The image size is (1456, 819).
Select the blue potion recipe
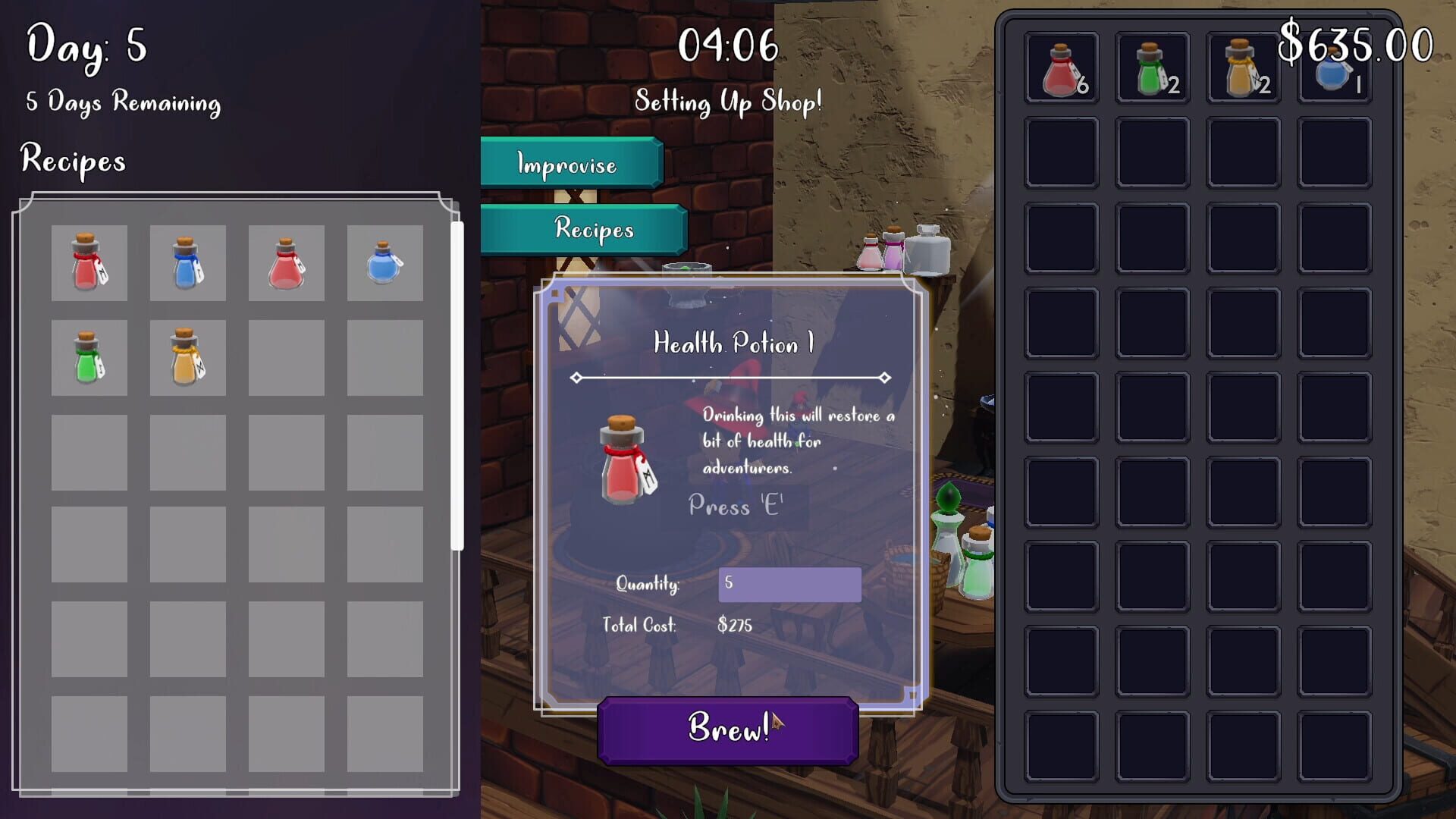point(187,262)
